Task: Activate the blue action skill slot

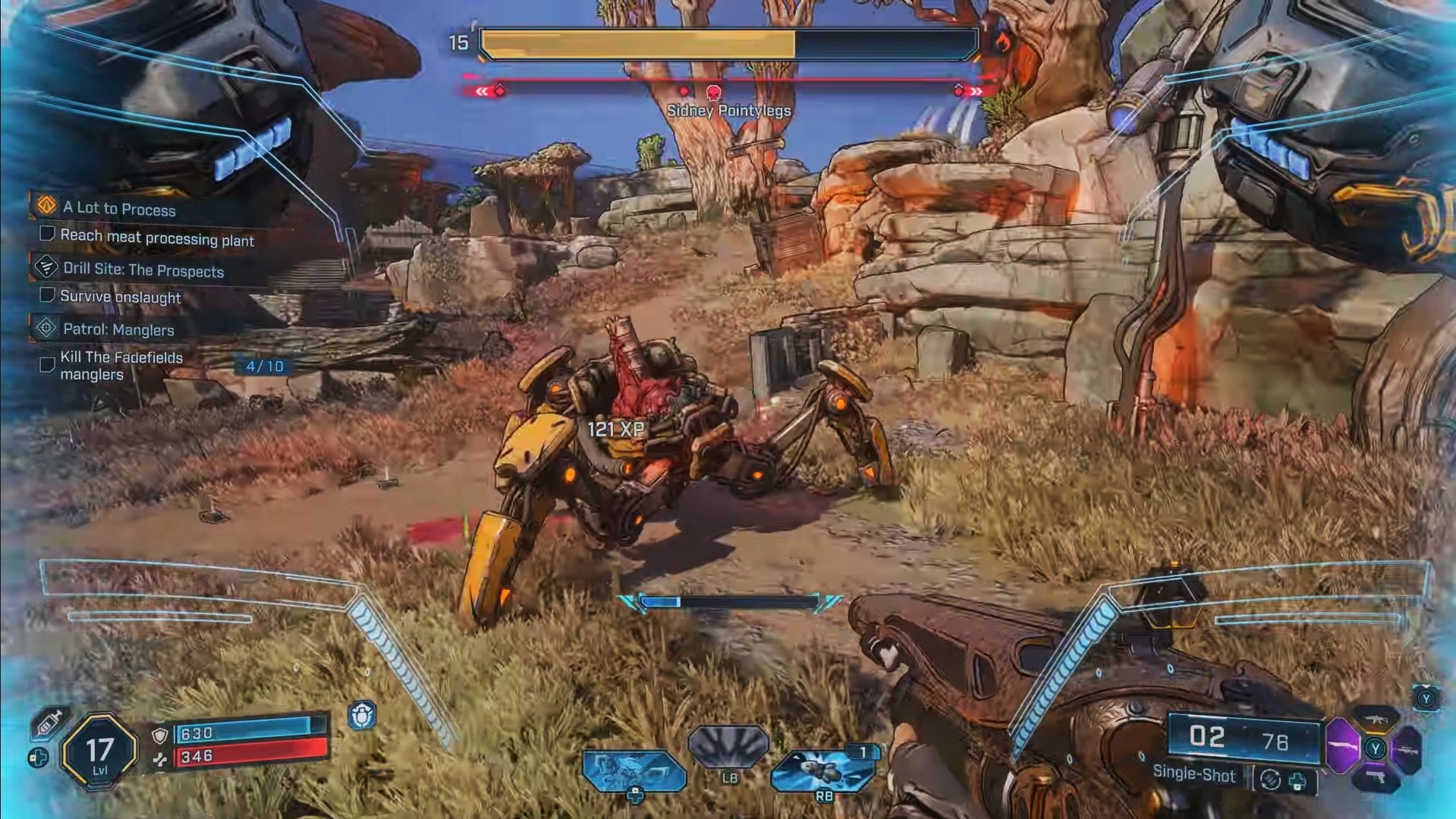Action: click(x=634, y=770)
